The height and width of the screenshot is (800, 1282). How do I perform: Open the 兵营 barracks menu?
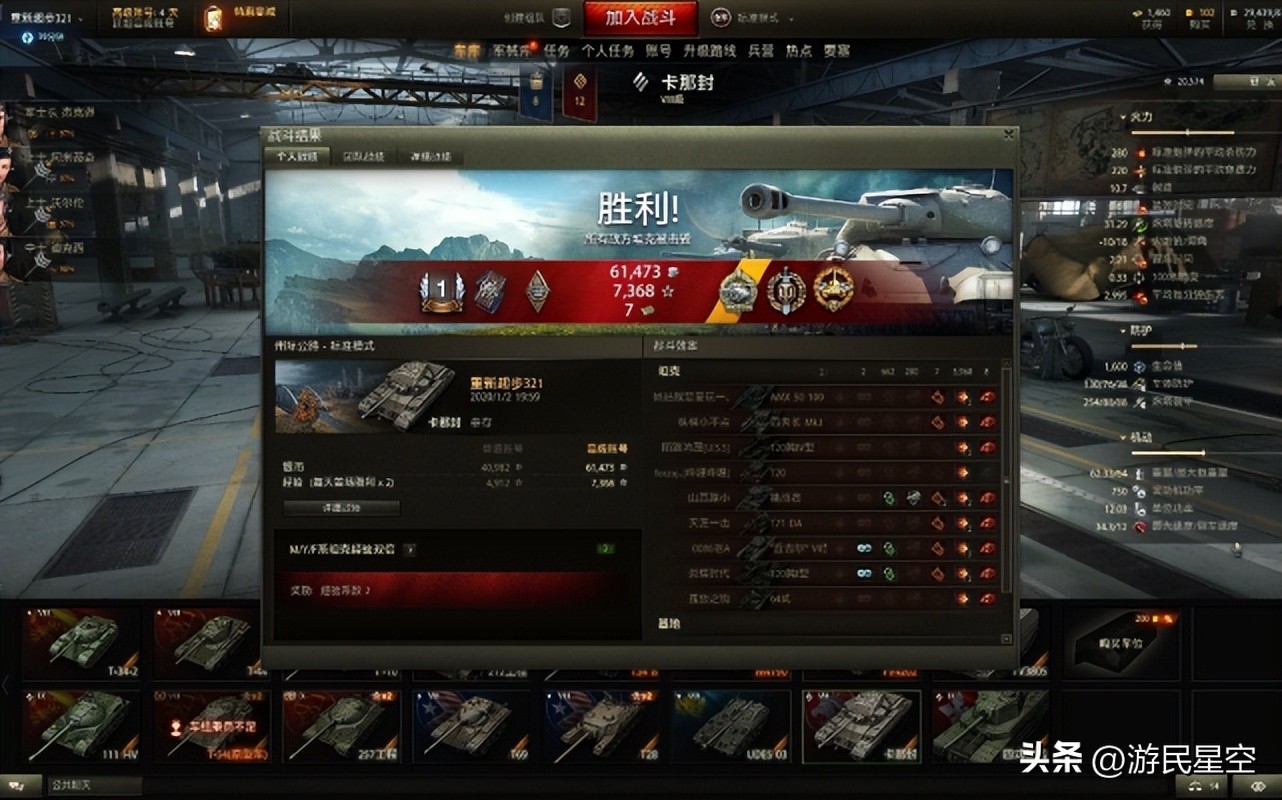click(x=760, y=51)
